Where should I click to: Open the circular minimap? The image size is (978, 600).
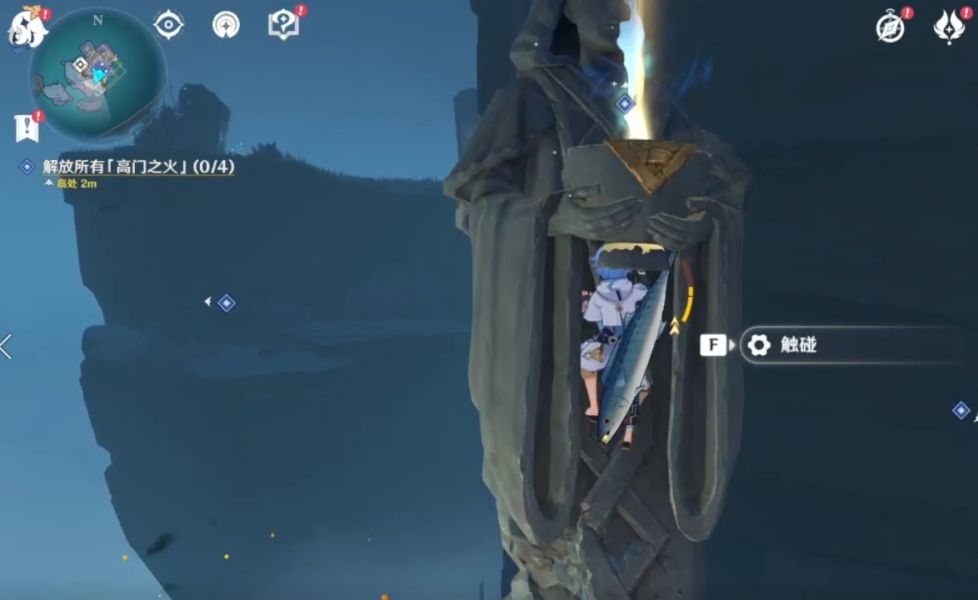[97, 76]
